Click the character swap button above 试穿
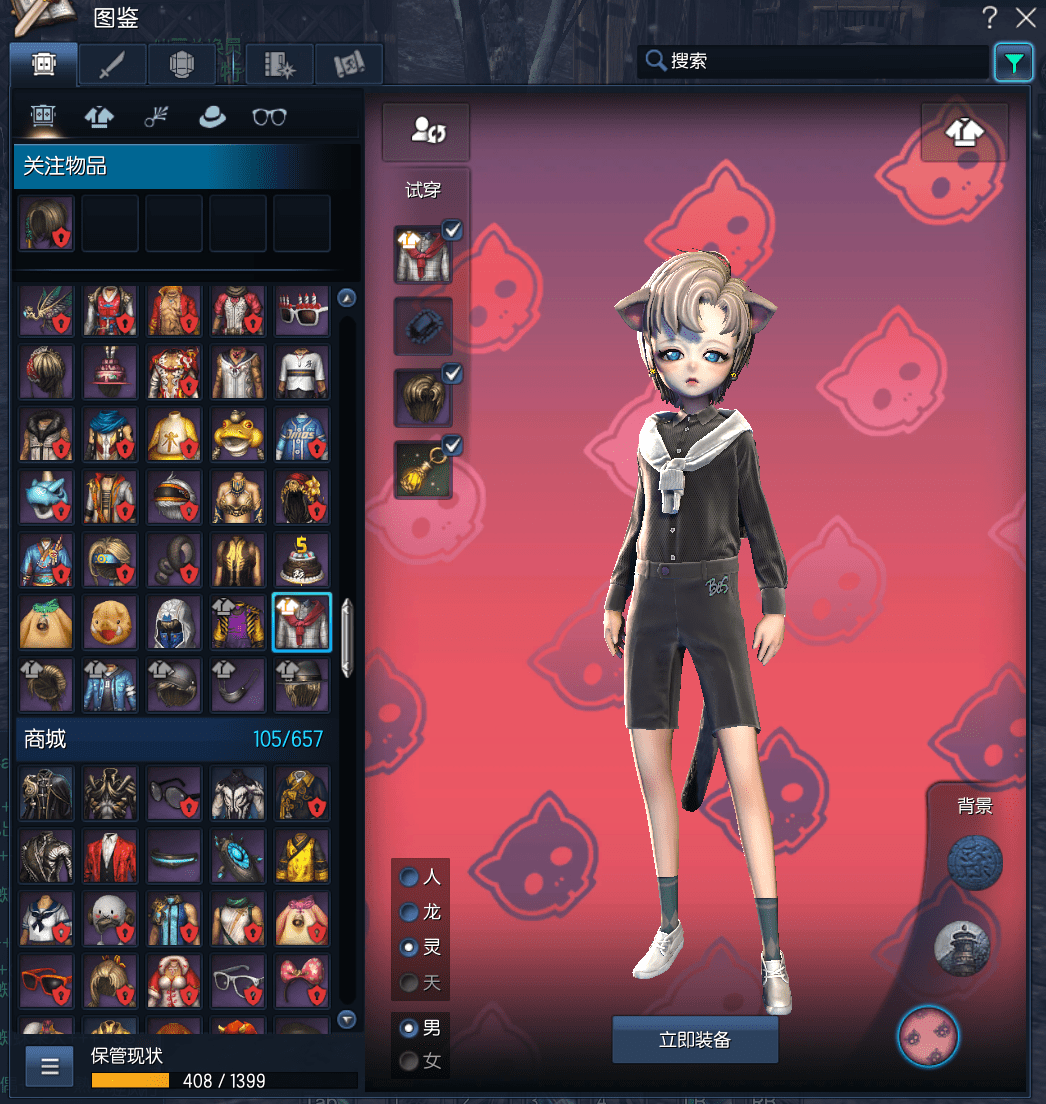Viewport: 1046px width, 1104px height. [x=426, y=131]
